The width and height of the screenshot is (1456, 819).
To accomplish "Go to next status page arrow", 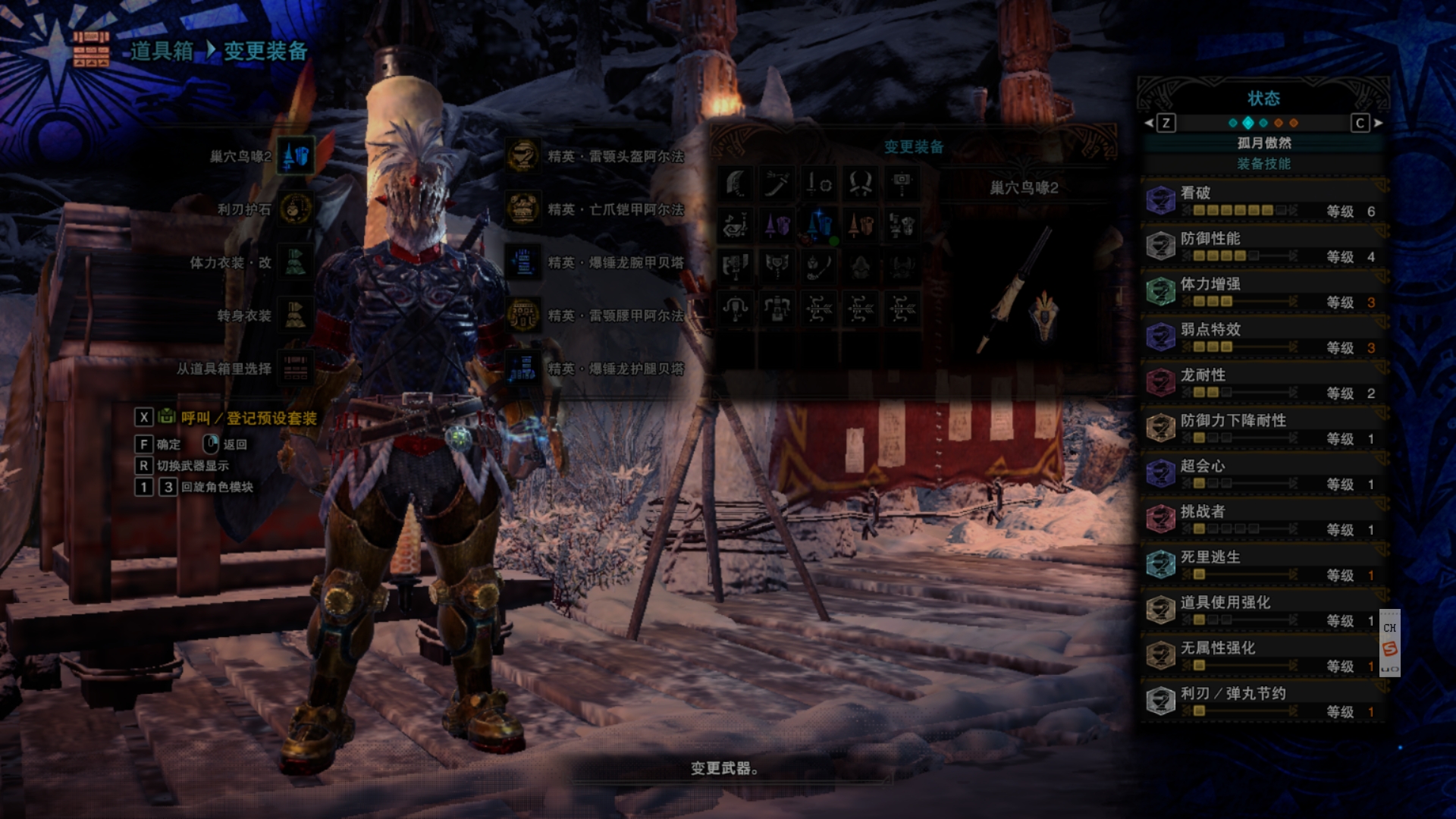I will point(1379,123).
